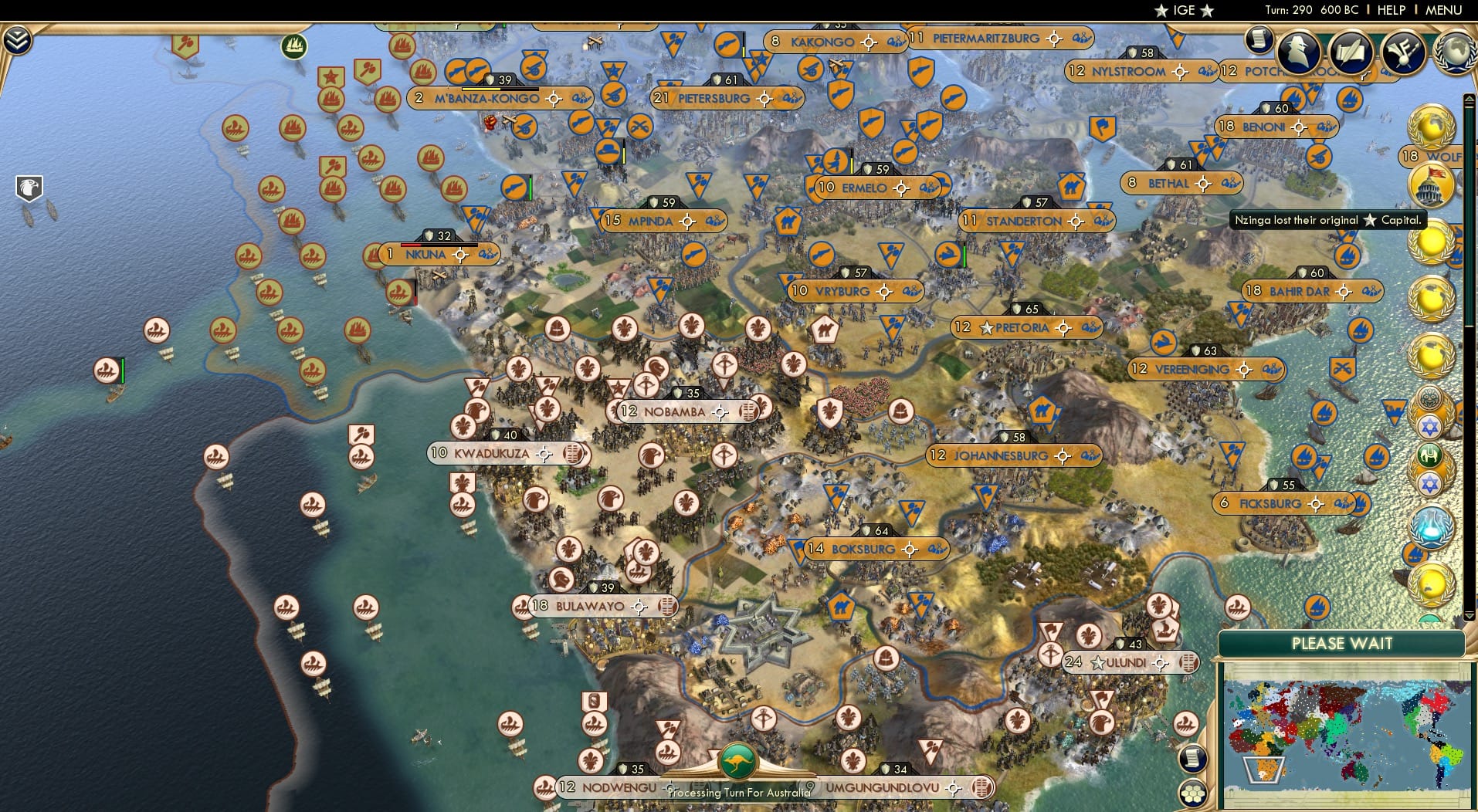1478x812 pixels.
Task: Click the crosshair strike icon on Pretoria's banner
Action: click(1065, 326)
